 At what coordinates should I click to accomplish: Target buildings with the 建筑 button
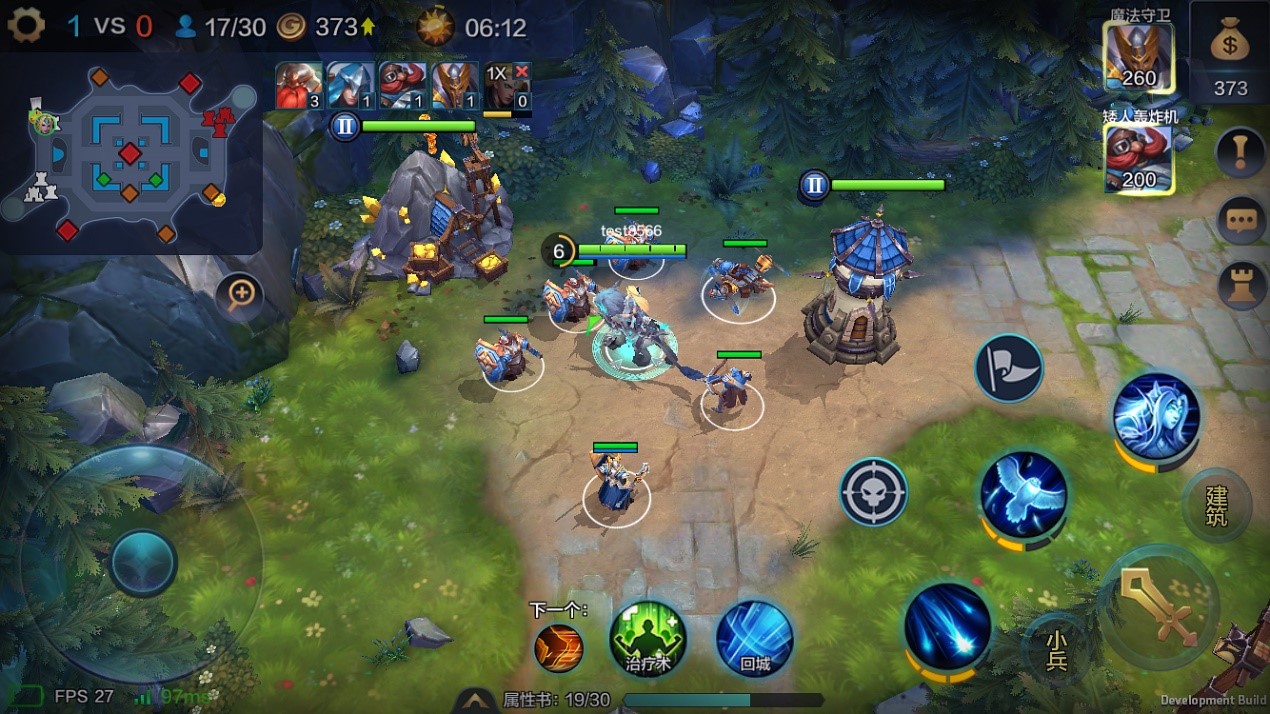click(x=1216, y=506)
